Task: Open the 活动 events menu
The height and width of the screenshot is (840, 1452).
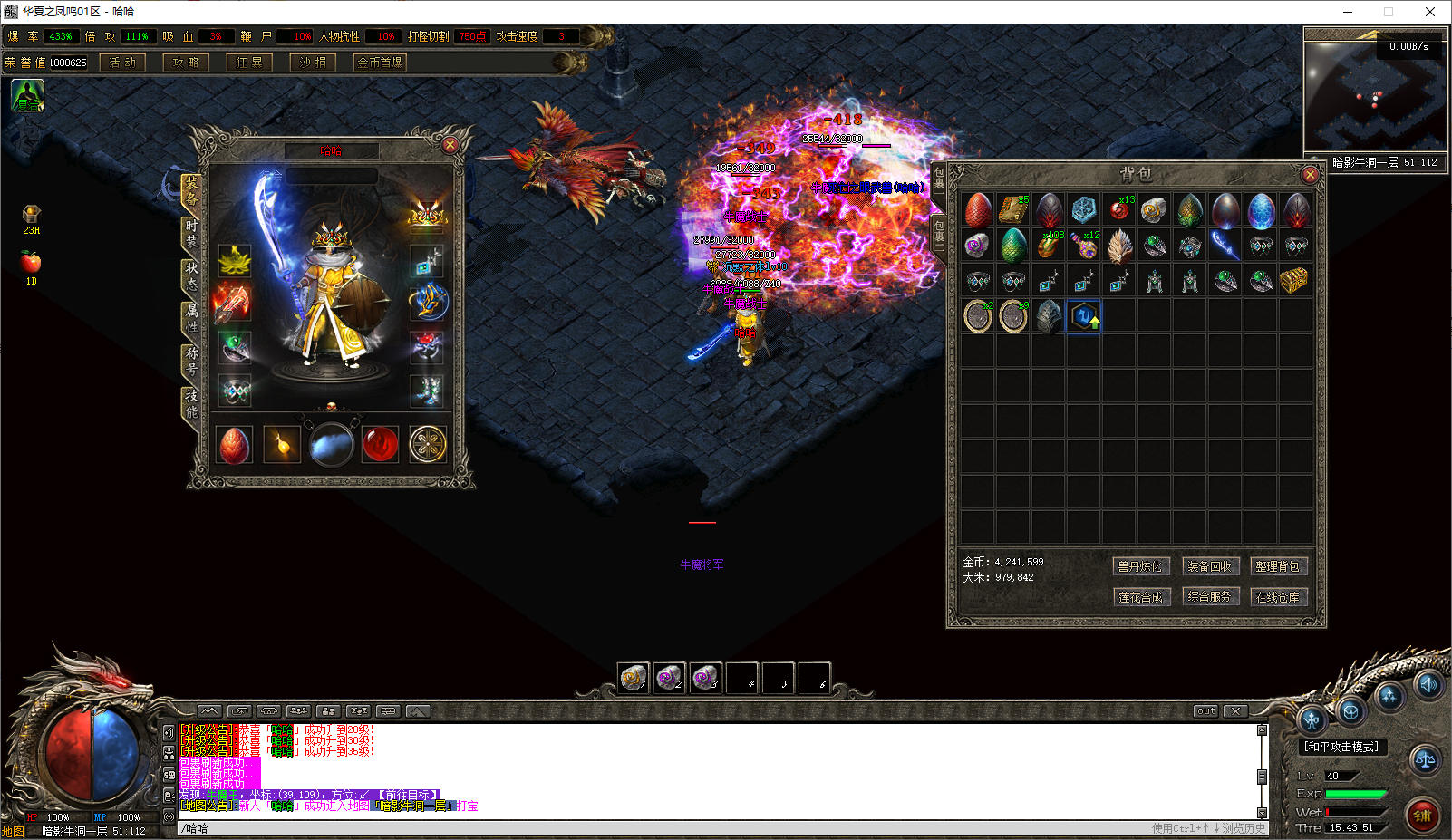Action: click(x=122, y=63)
